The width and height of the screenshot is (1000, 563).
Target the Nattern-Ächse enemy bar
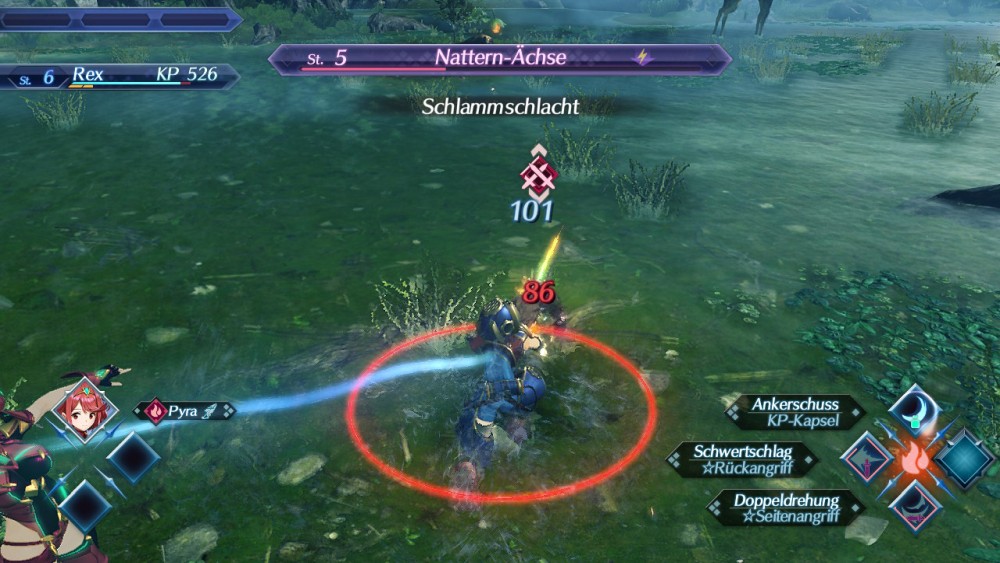pos(500,59)
